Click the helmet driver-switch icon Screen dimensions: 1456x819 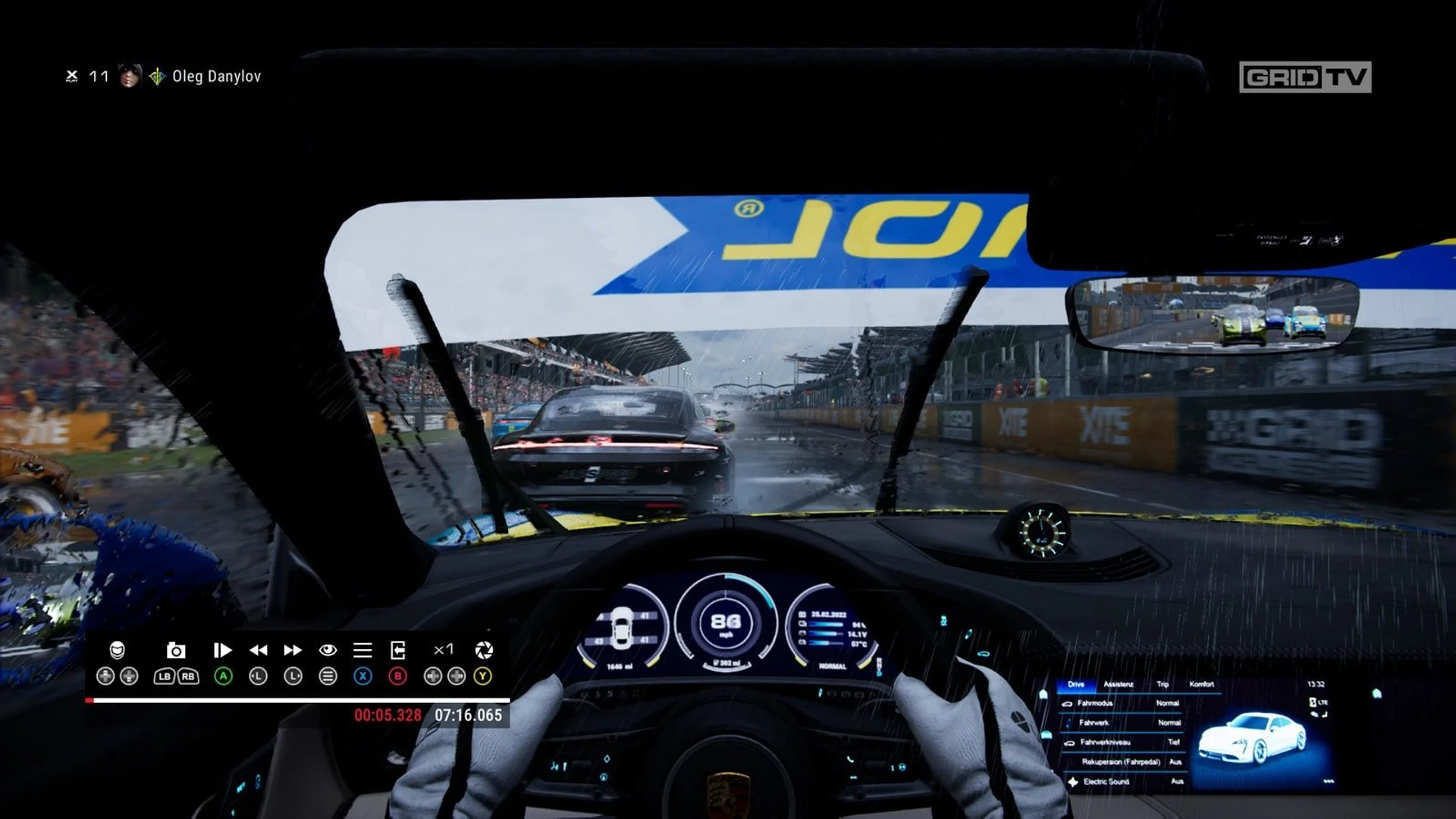tap(117, 650)
